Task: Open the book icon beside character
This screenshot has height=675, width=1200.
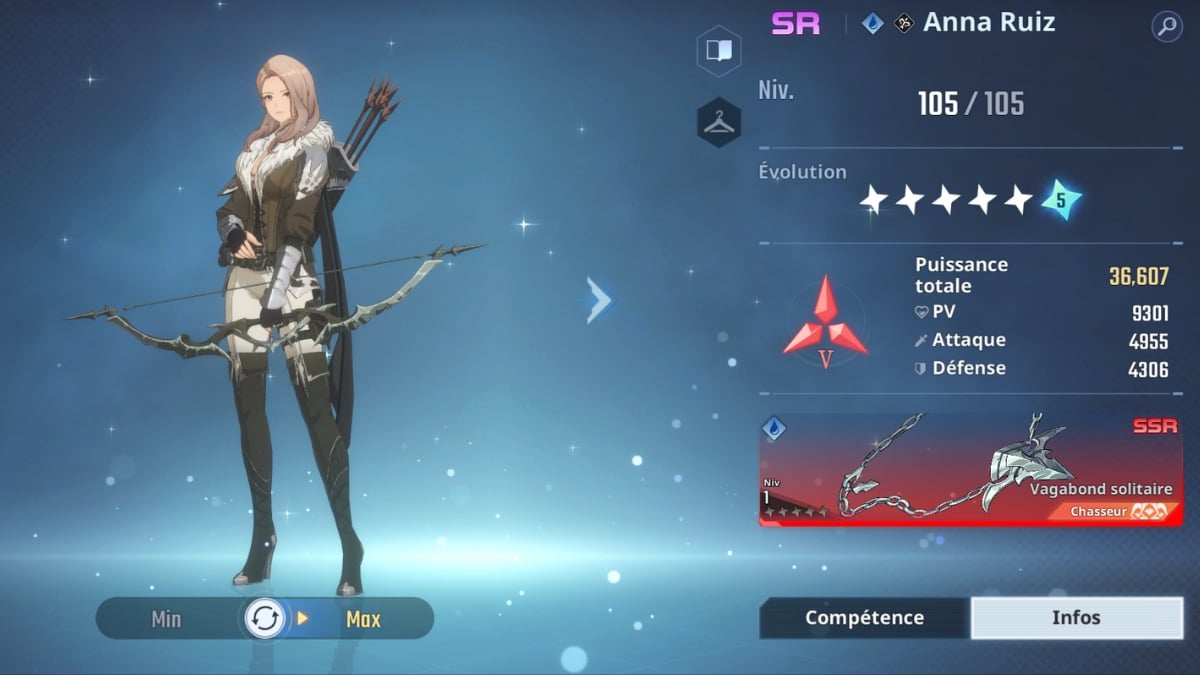Action: click(719, 50)
